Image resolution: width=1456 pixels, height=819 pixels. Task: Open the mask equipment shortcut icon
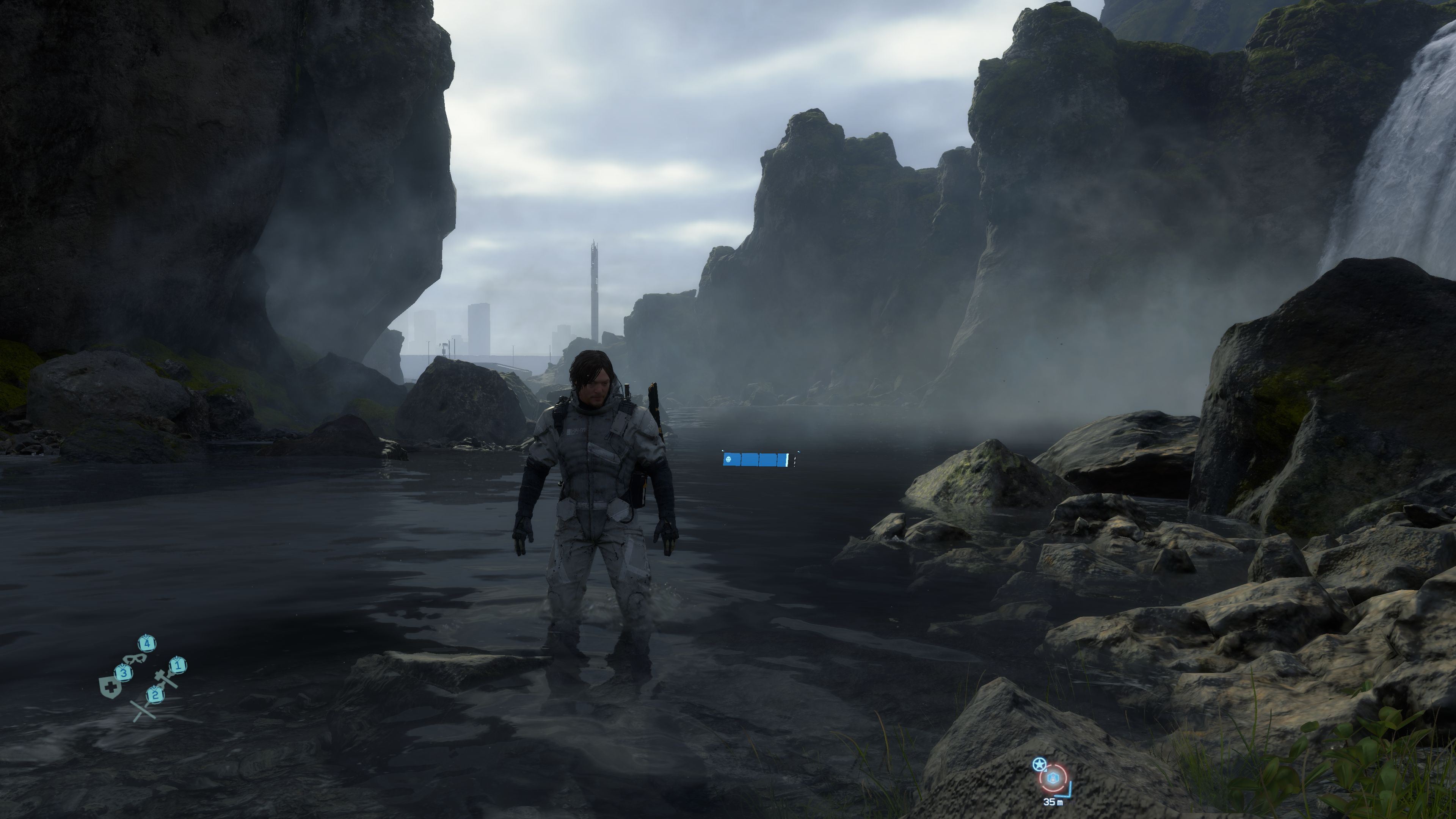135,659
